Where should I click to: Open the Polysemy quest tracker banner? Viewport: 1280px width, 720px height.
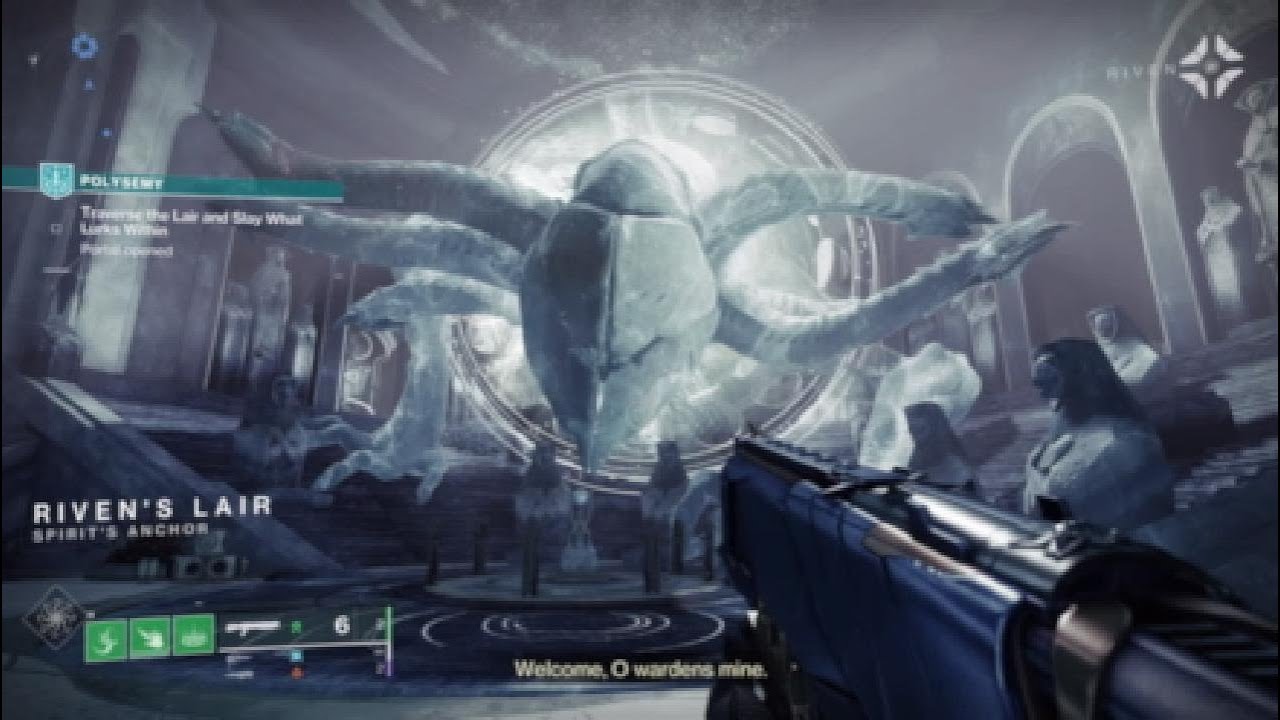click(180, 183)
